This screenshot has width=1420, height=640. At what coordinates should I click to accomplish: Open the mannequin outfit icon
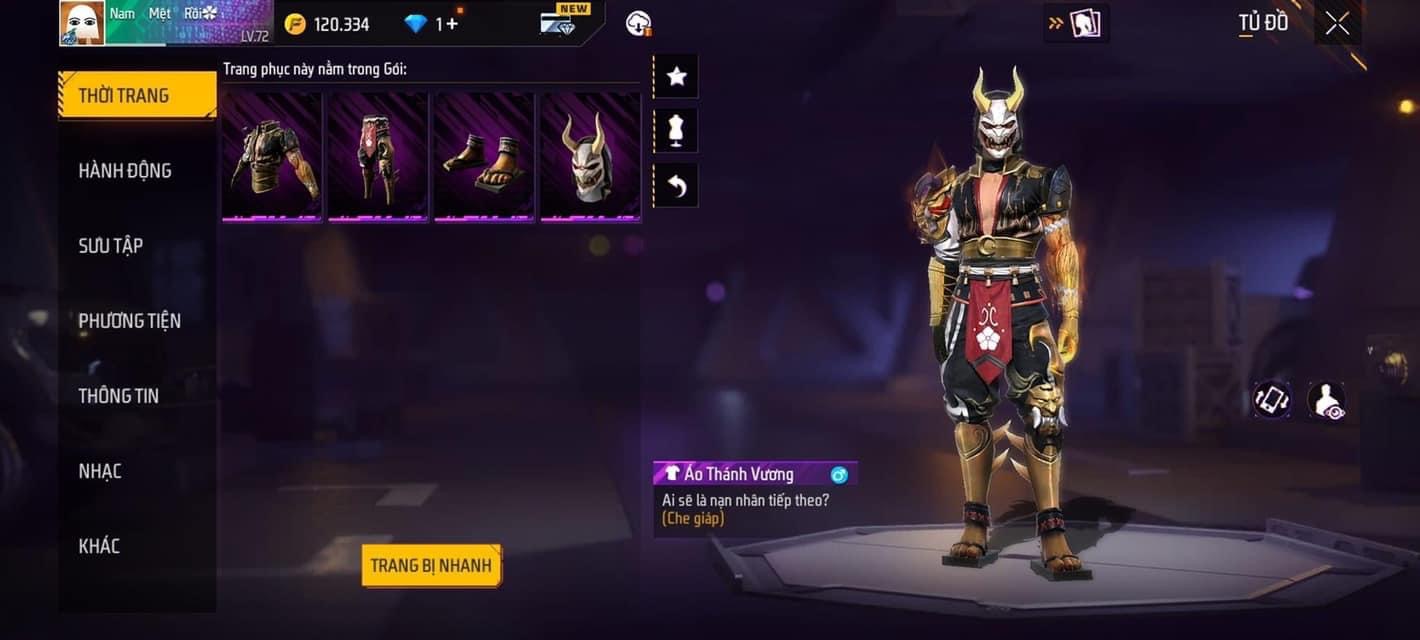(x=676, y=131)
